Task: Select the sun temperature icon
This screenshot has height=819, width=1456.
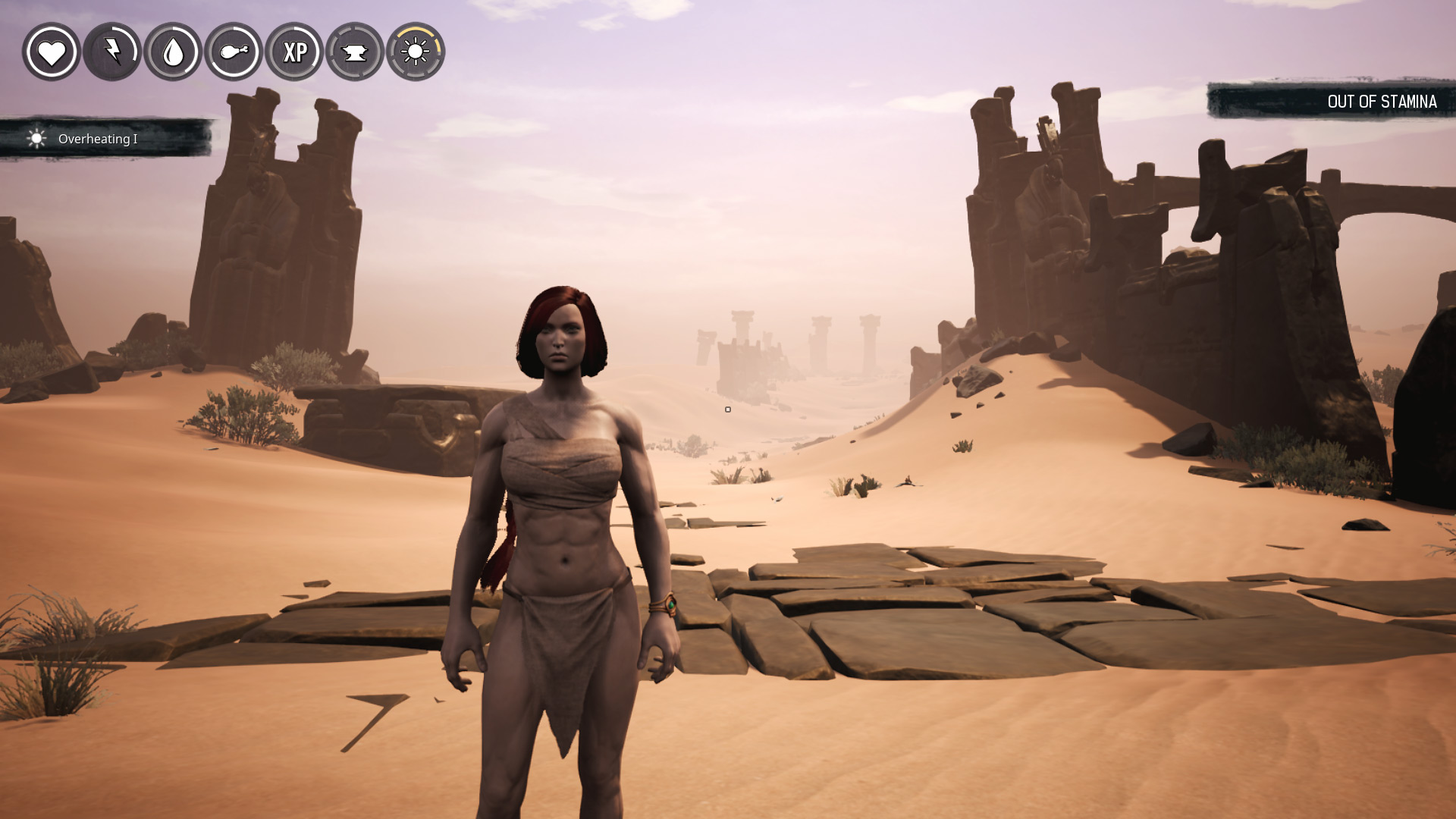Action: coord(416,52)
